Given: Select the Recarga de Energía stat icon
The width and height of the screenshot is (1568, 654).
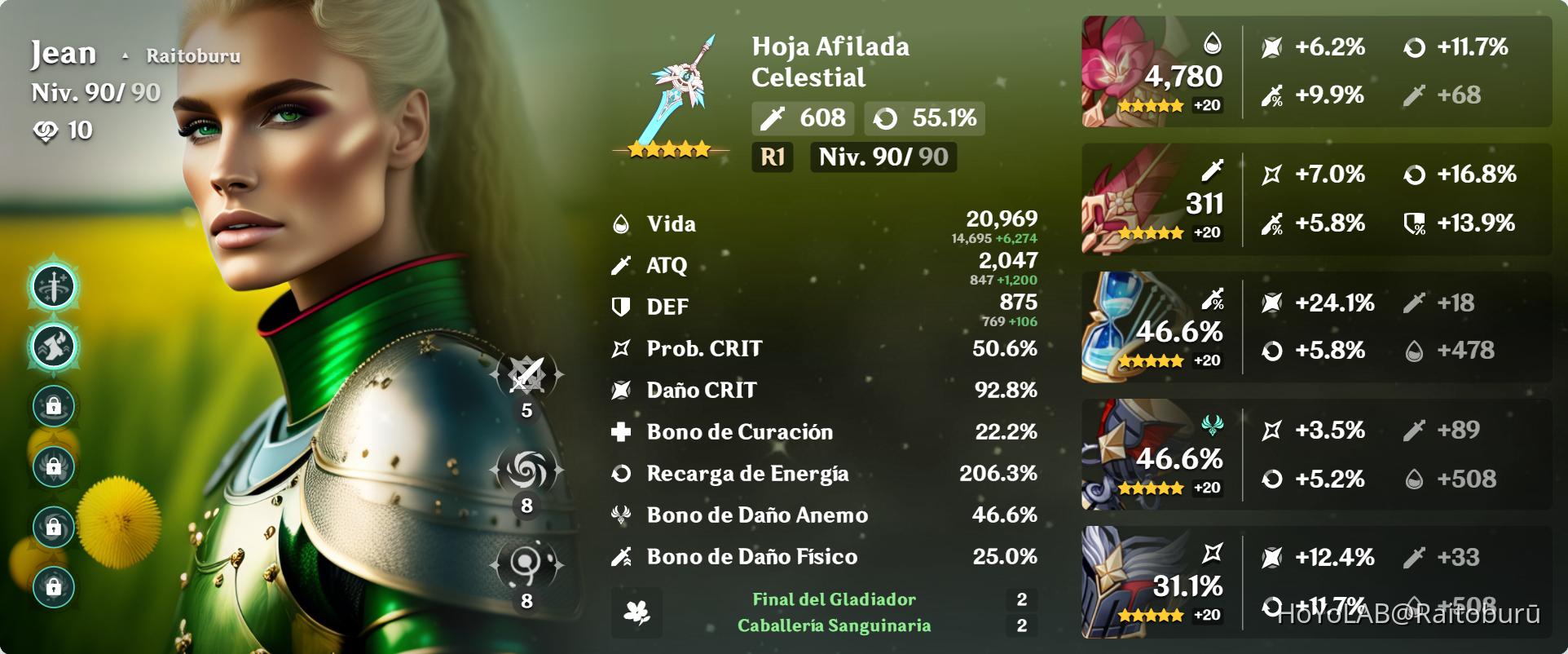Looking at the screenshot, I should (x=623, y=473).
